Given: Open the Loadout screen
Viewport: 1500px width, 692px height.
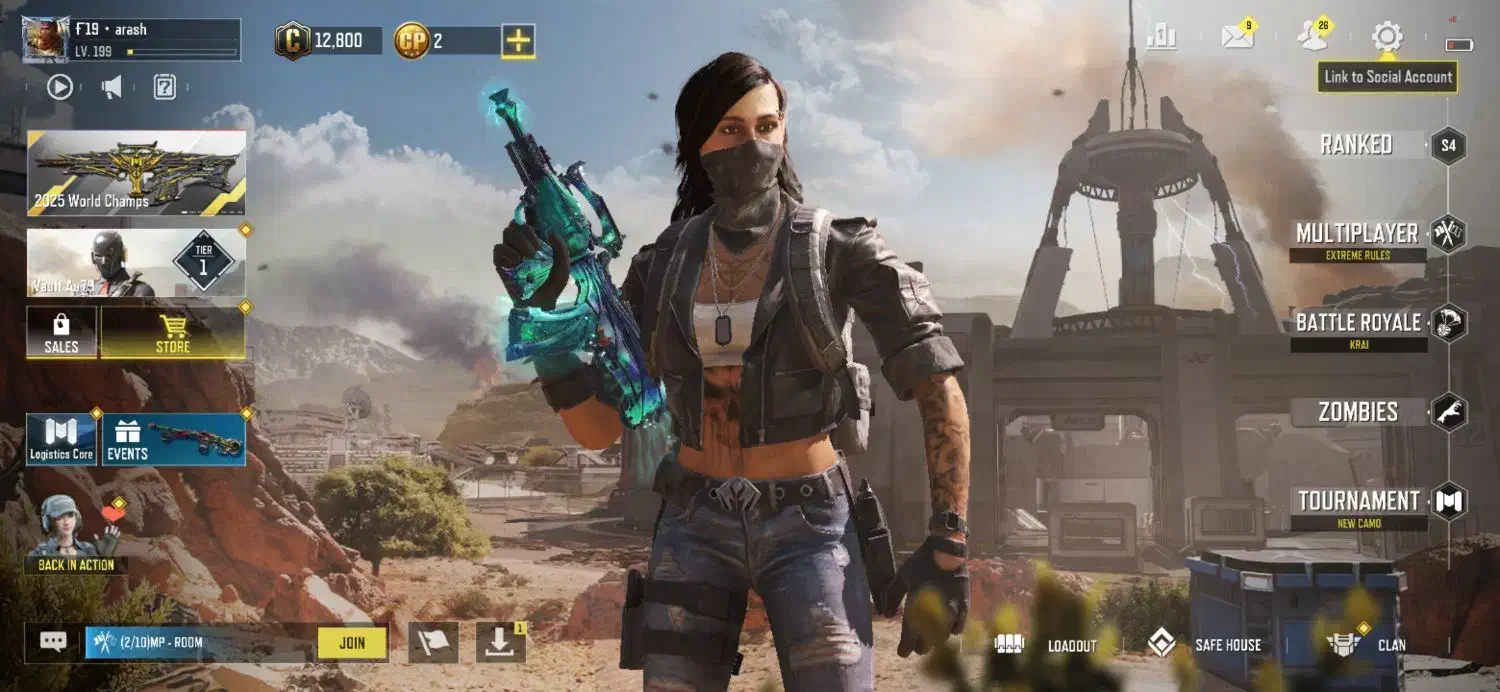Looking at the screenshot, I should tap(1048, 645).
